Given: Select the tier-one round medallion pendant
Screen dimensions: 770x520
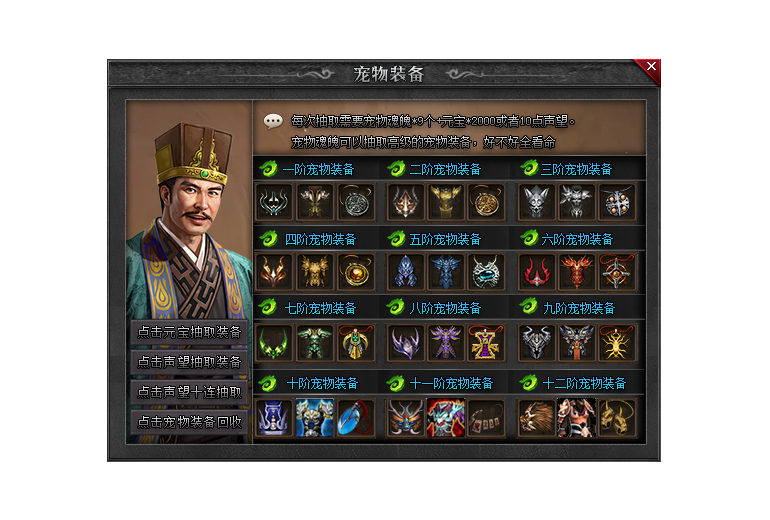Looking at the screenshot, I should (355, 202).
